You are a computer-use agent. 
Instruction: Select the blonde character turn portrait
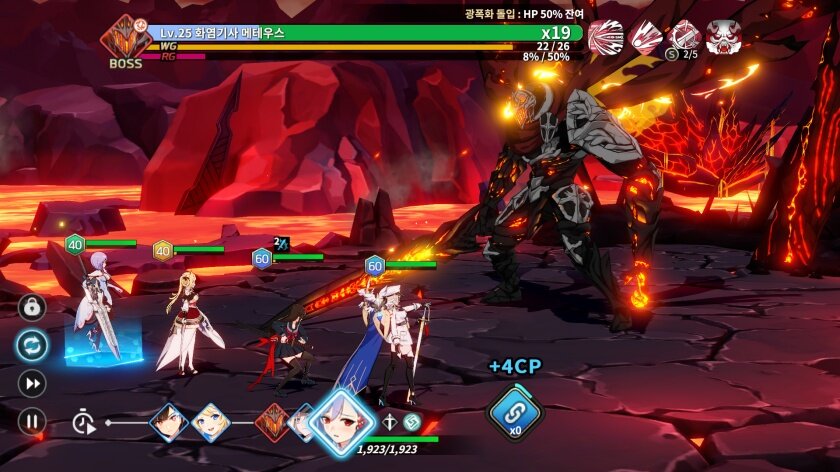click(x=211, y=422)
